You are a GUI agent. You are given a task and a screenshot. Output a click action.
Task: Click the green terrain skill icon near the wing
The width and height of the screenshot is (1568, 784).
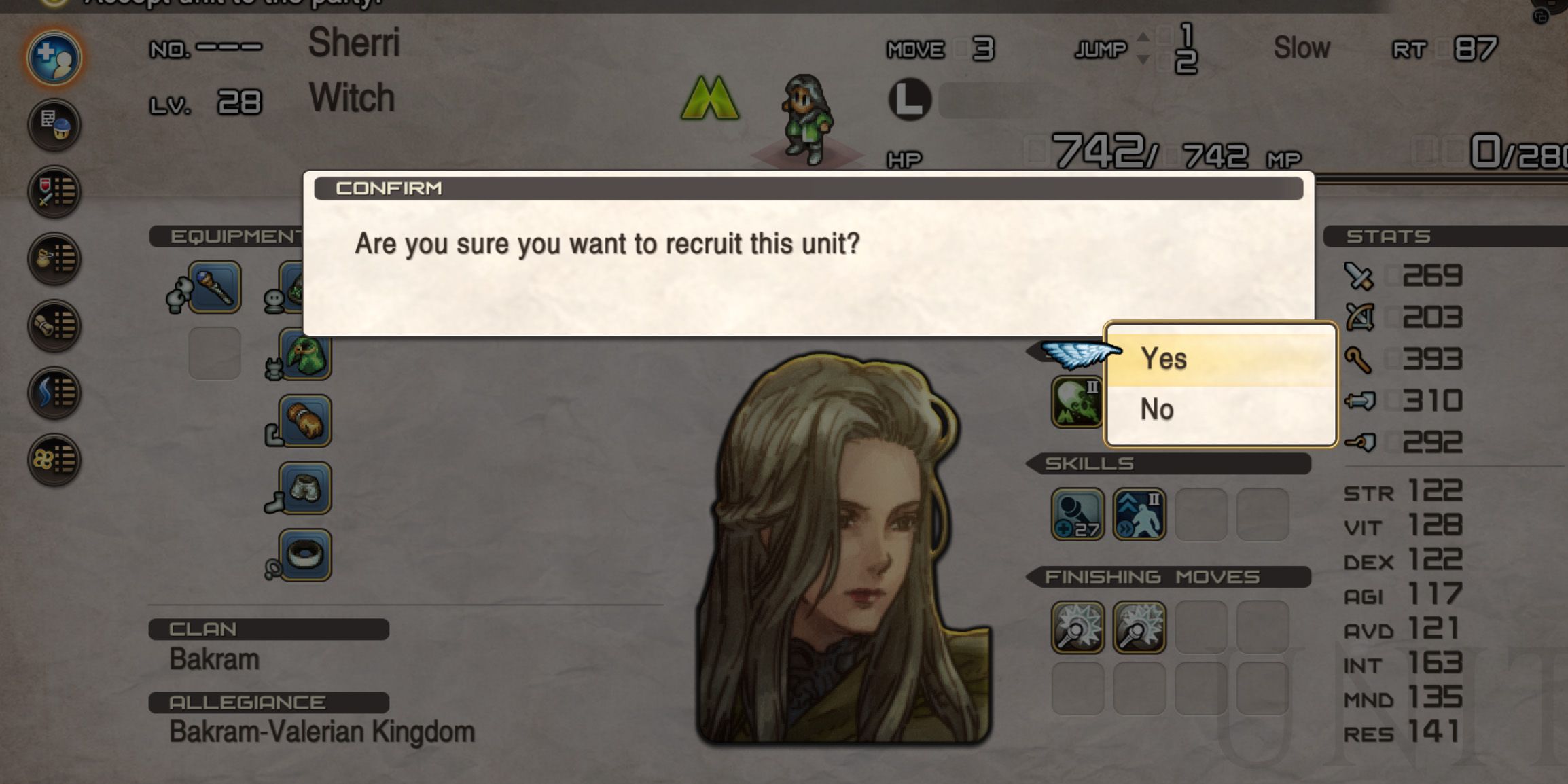point(1077,402)
